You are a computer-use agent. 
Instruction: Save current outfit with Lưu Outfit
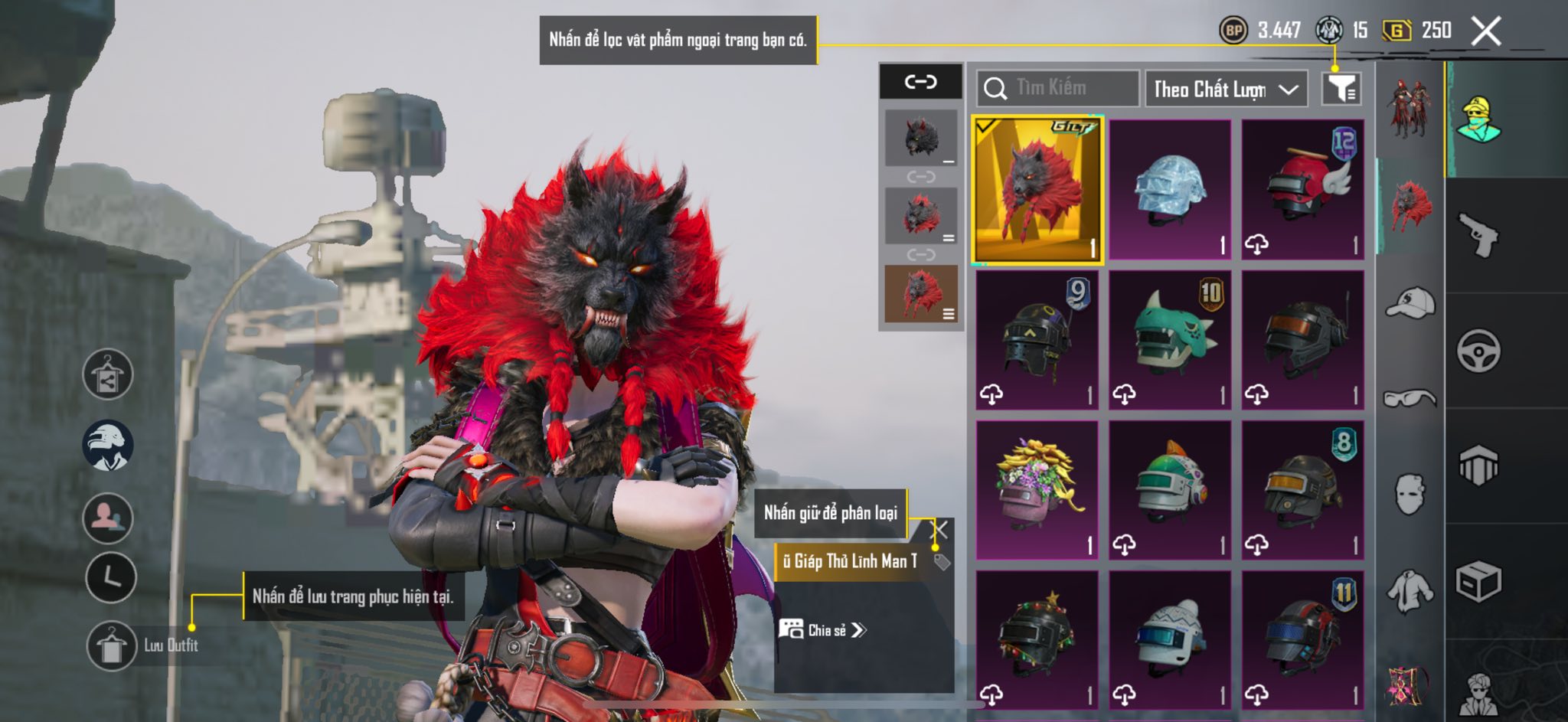pyautogui.click(x=112, y=645)
